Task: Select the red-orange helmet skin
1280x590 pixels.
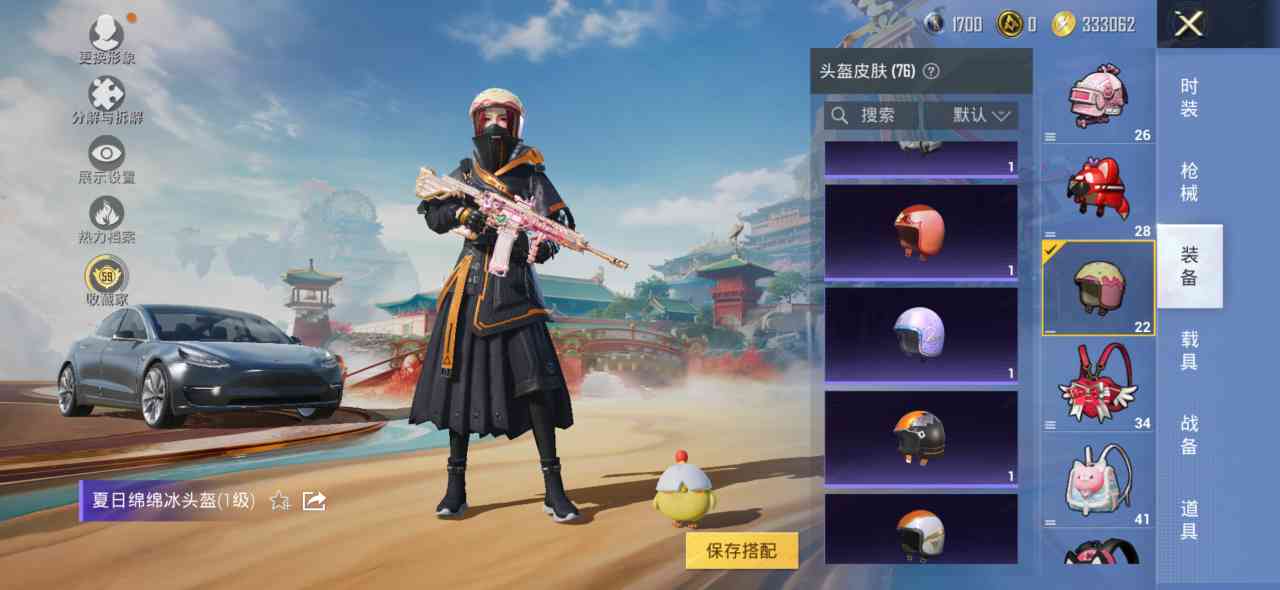Action: pyautogui.click(x=920, y=230)
